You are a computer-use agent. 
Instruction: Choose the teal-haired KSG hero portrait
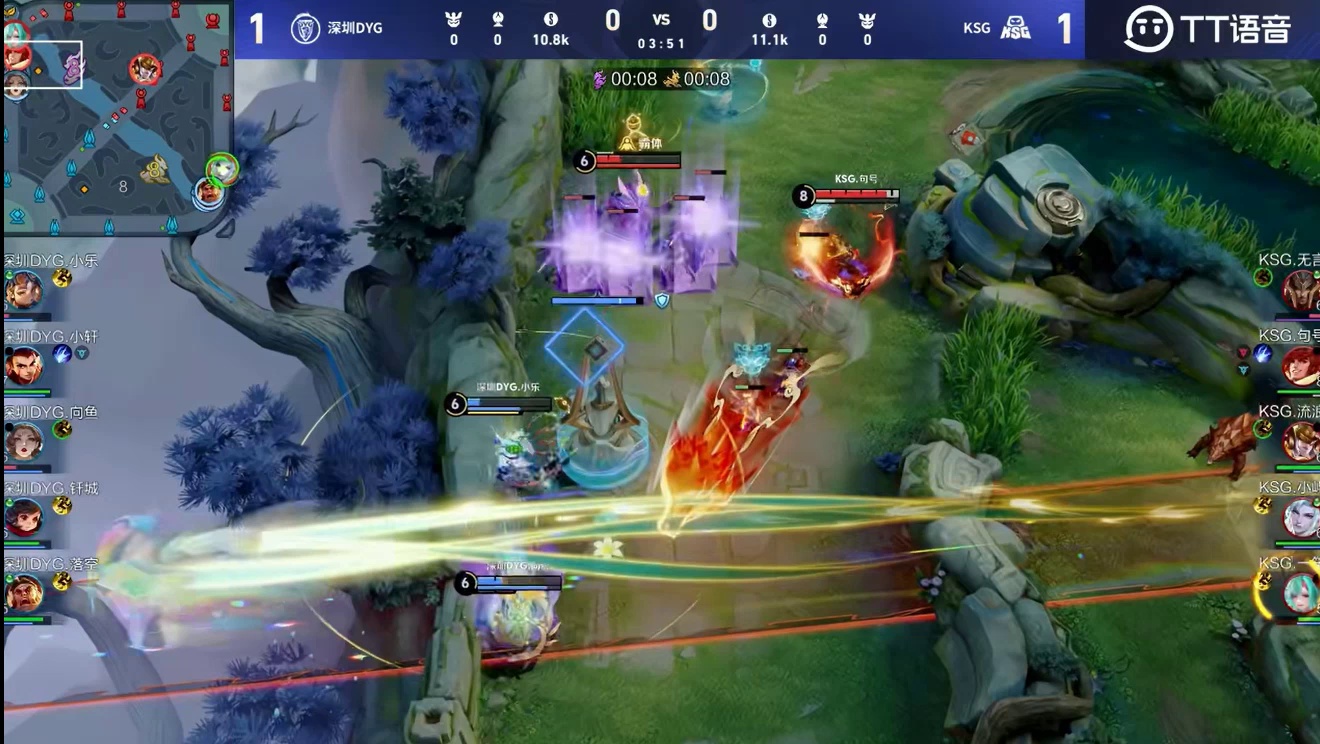(1301, 594)
